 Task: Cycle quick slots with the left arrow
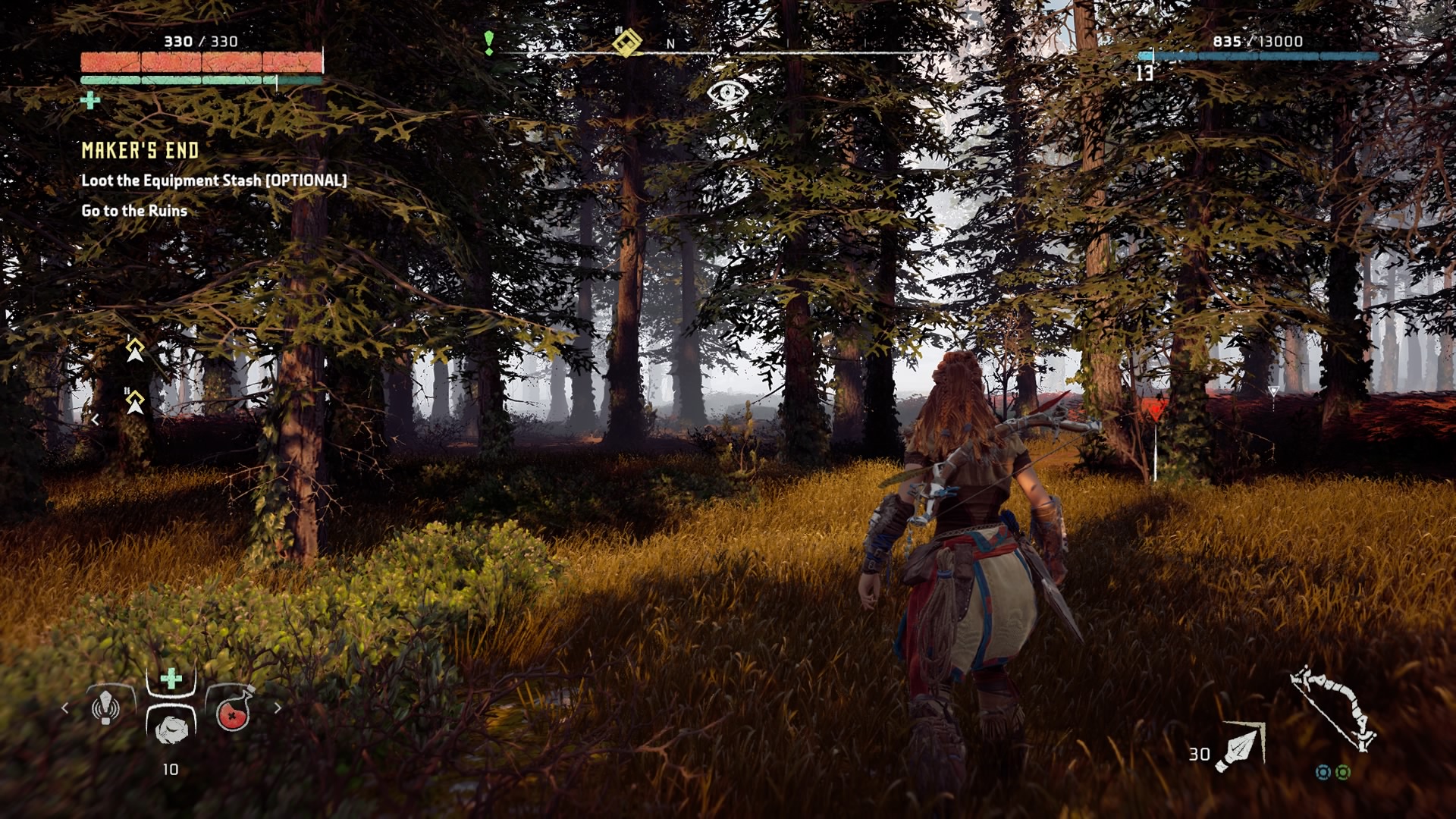(65, 708)
